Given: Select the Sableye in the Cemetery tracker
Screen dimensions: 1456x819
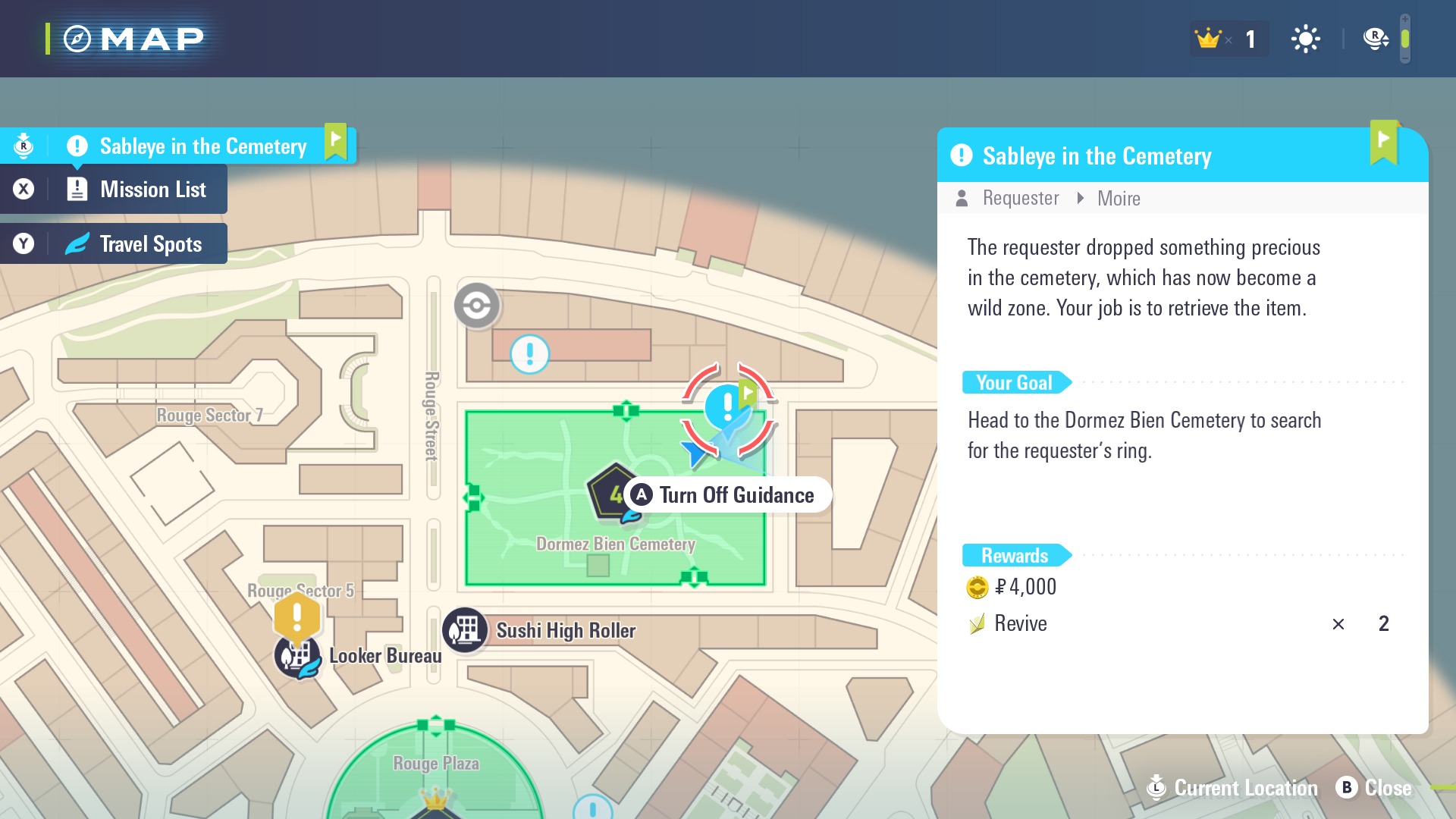Looking at the screenshot, I should [x=202, y=146].
